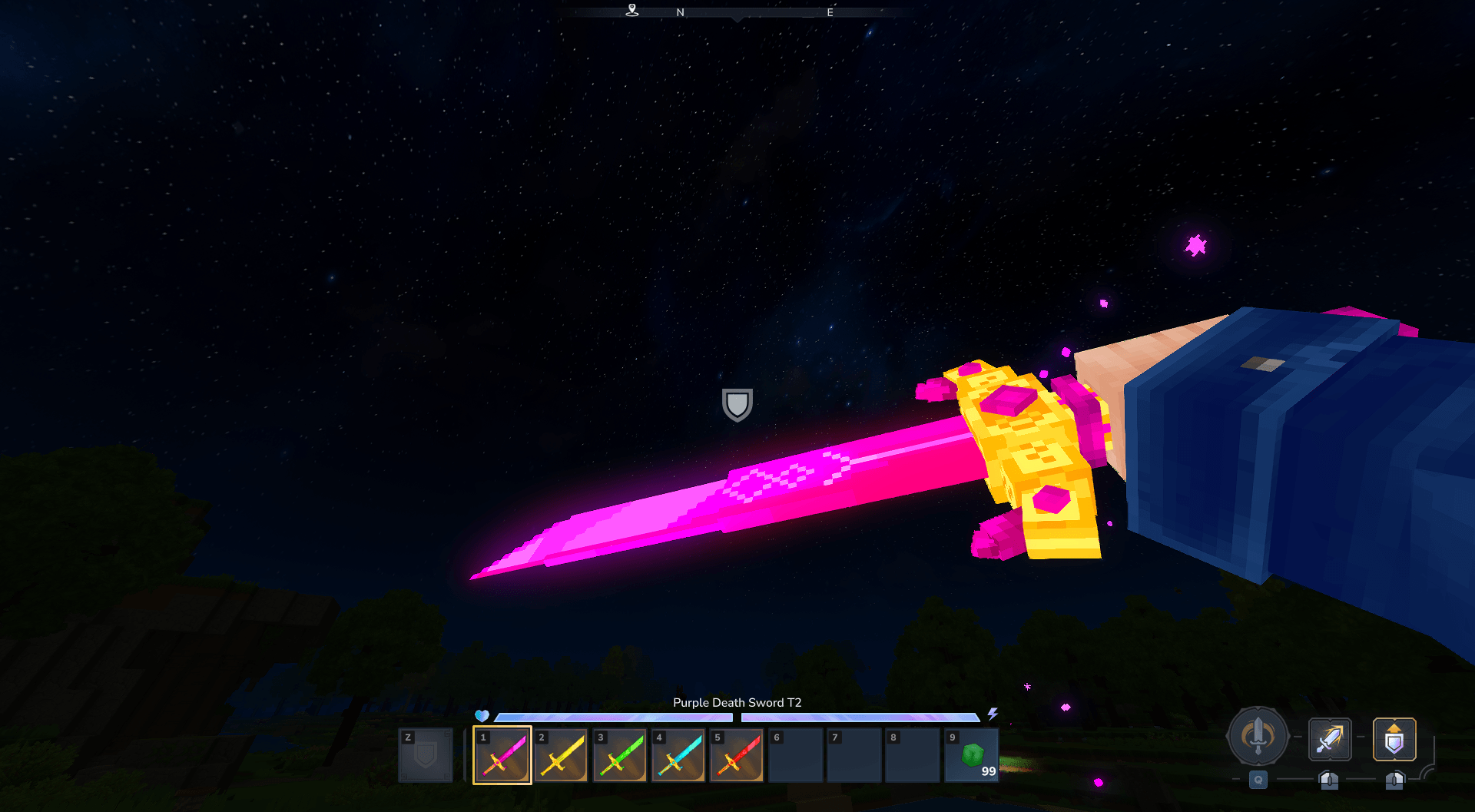Select the purple Death Sword in slot 1

[502, 755]
